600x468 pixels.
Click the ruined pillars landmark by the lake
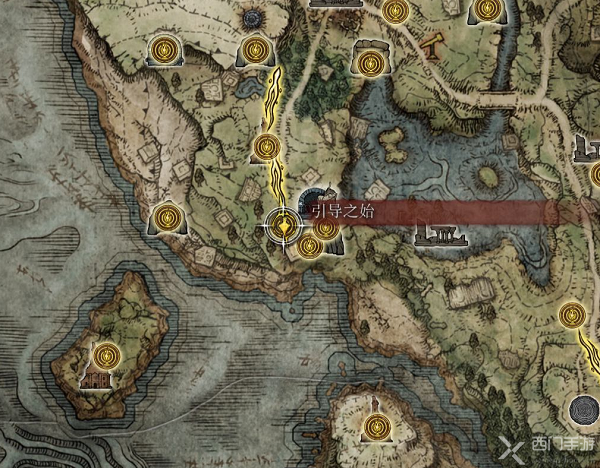click(440, 236)
